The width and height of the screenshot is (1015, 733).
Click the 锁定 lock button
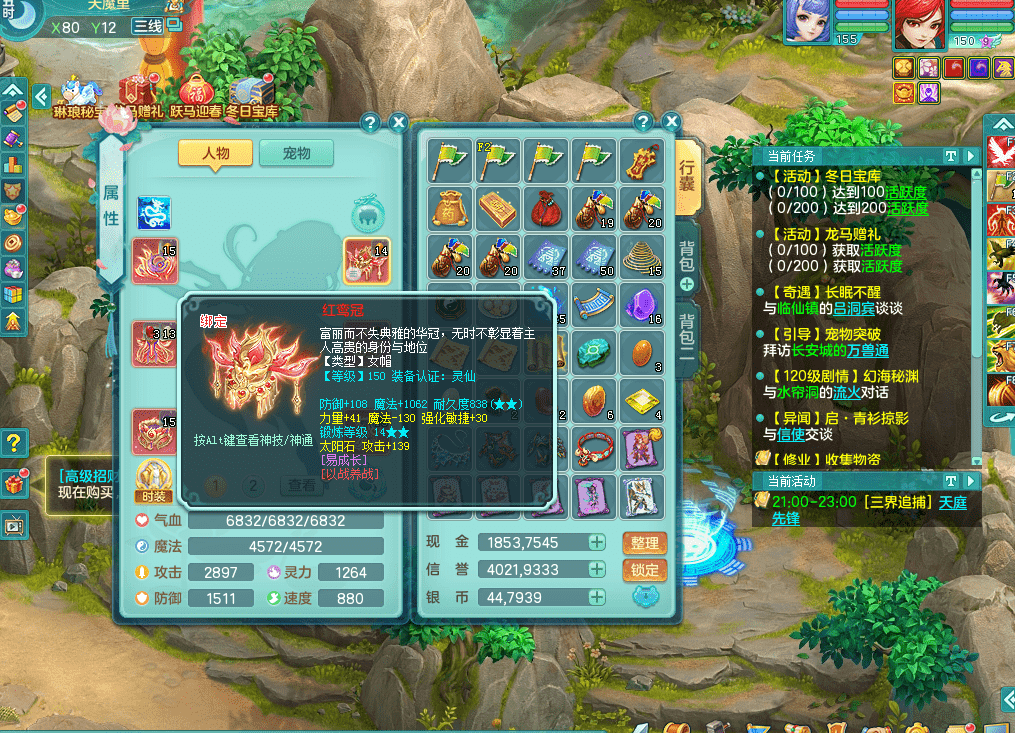tap(645, 570)
